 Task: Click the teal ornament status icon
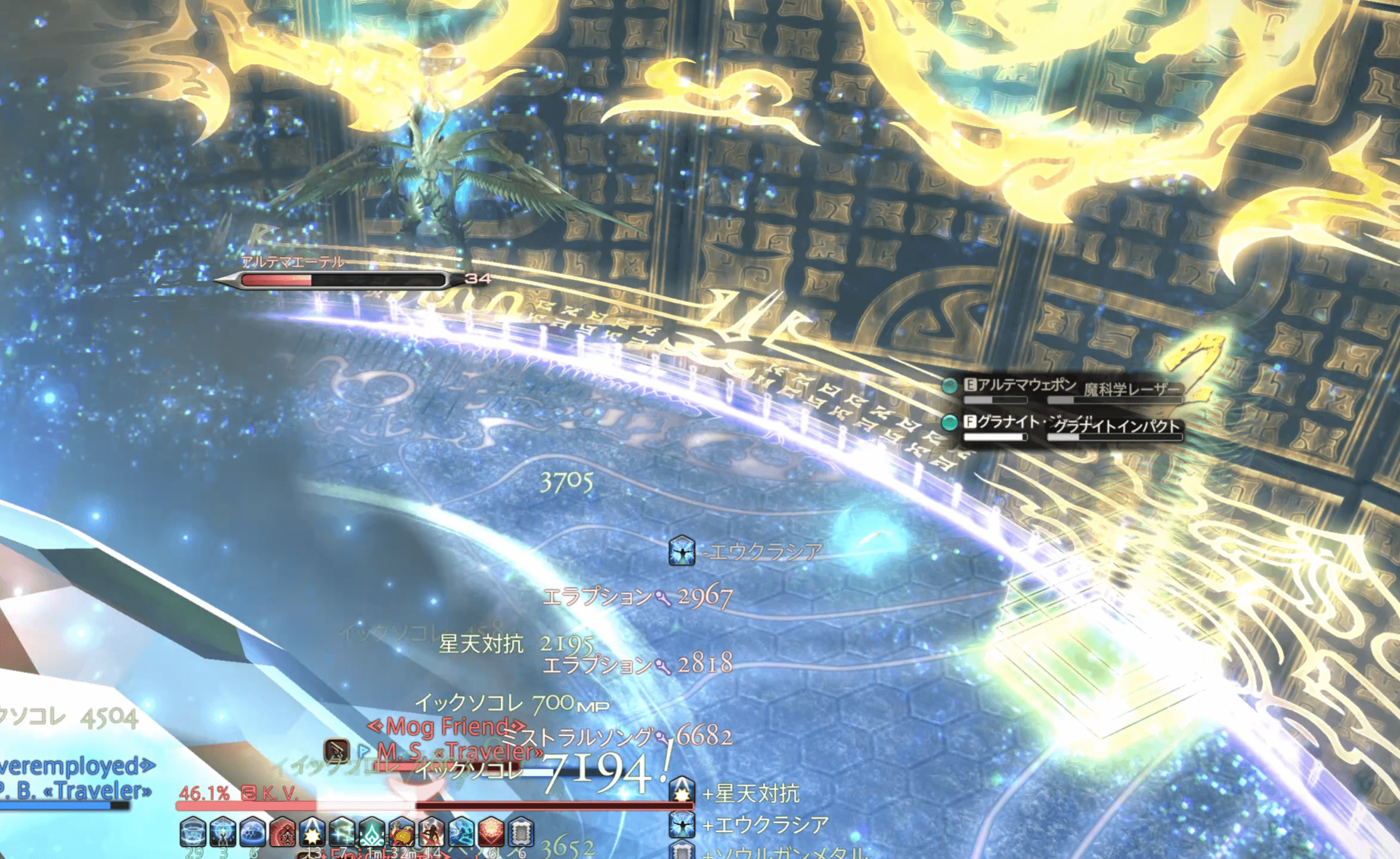coord(372,832)
